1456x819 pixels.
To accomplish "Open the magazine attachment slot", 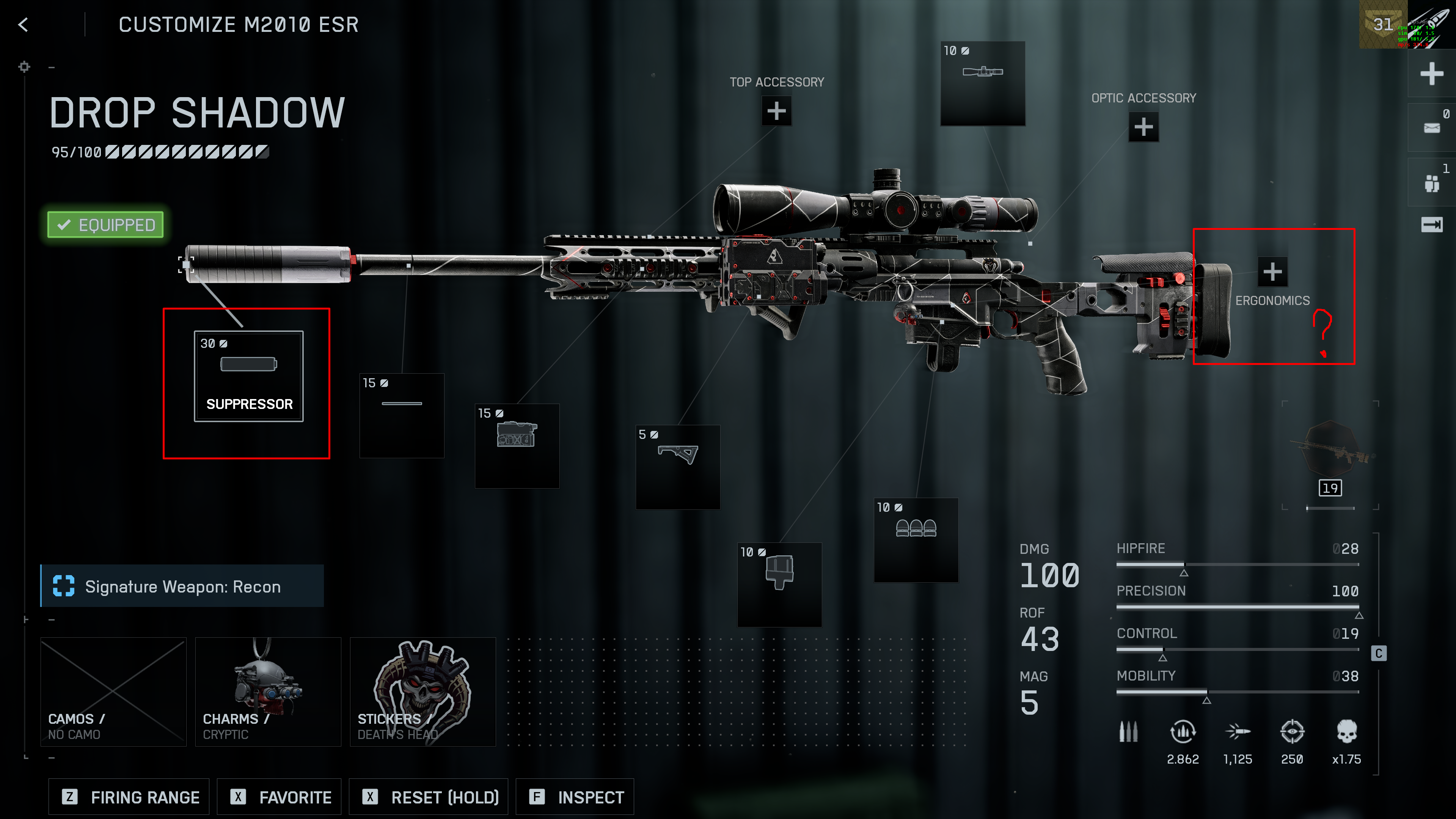I will pyautogui.click(x=779, y=585).
